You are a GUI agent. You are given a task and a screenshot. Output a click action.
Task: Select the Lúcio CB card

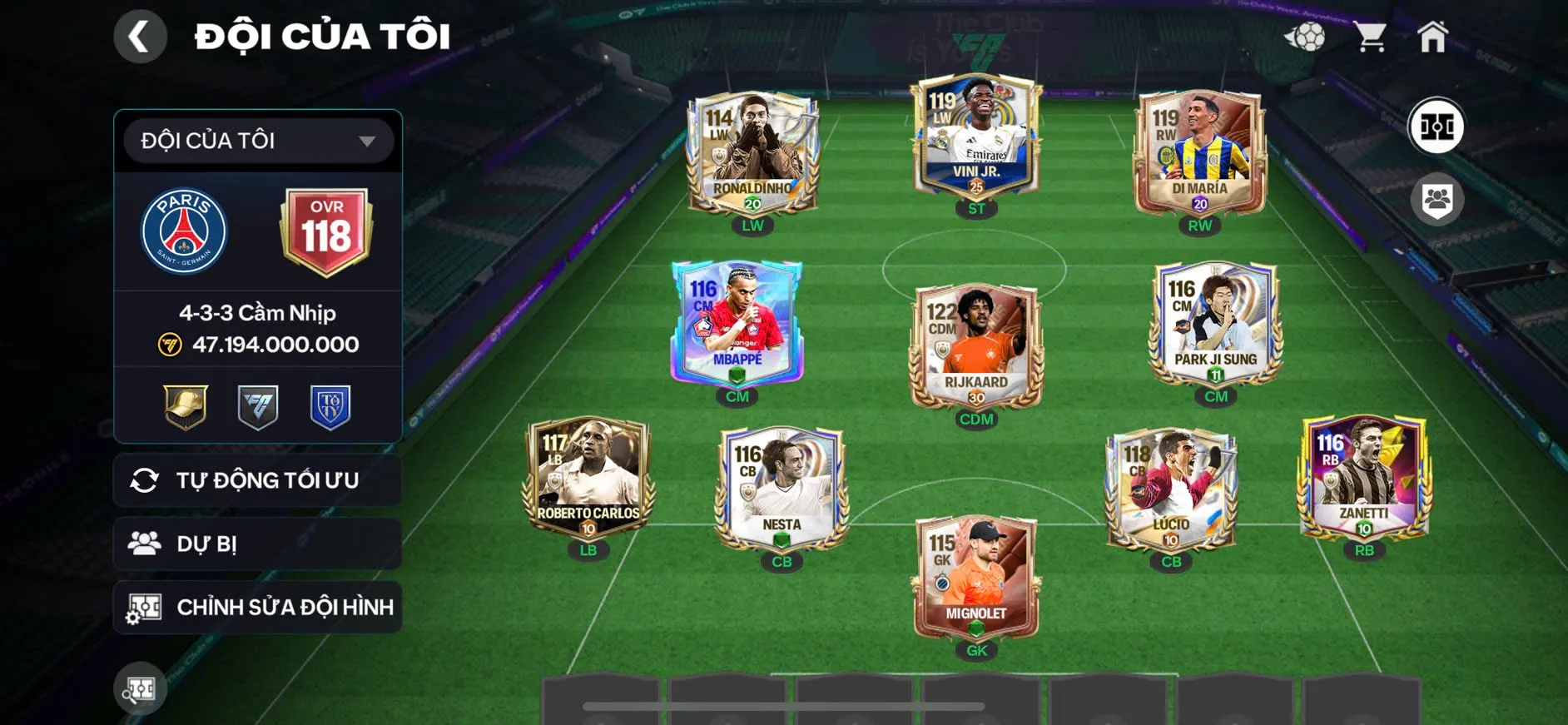1171,489
